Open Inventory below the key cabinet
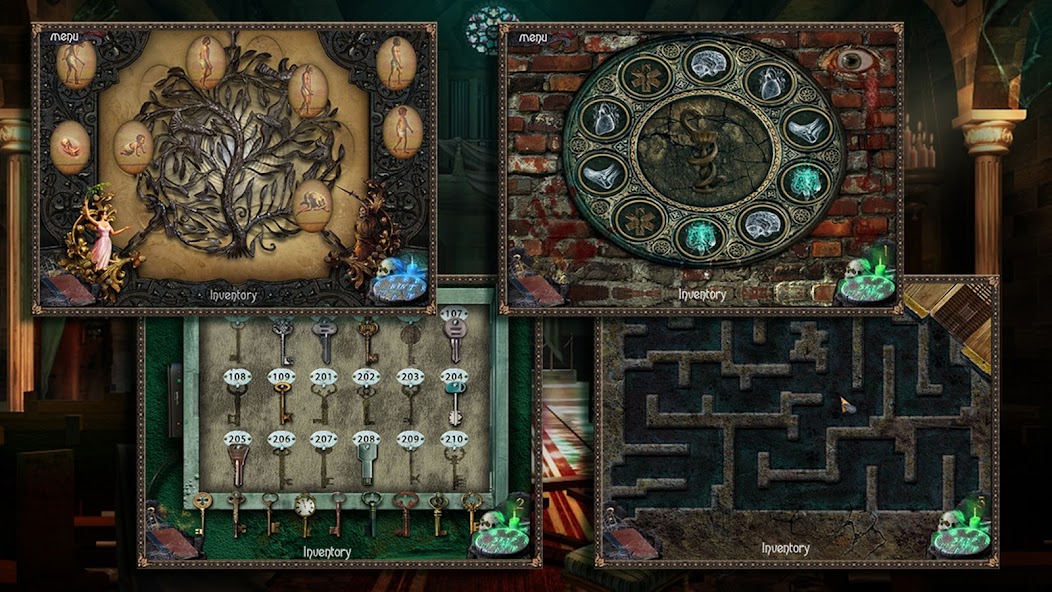 click(327, 551)
